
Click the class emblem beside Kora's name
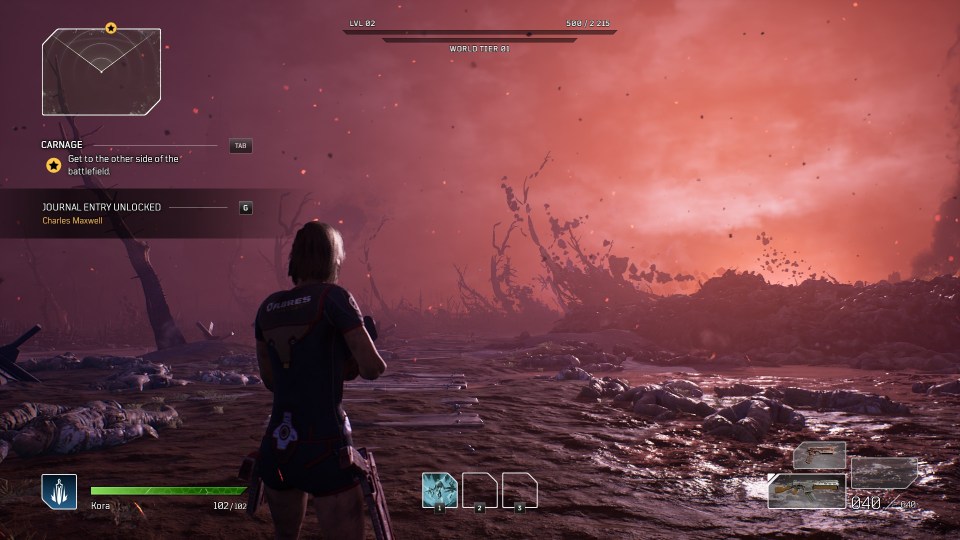click(59, 491)
